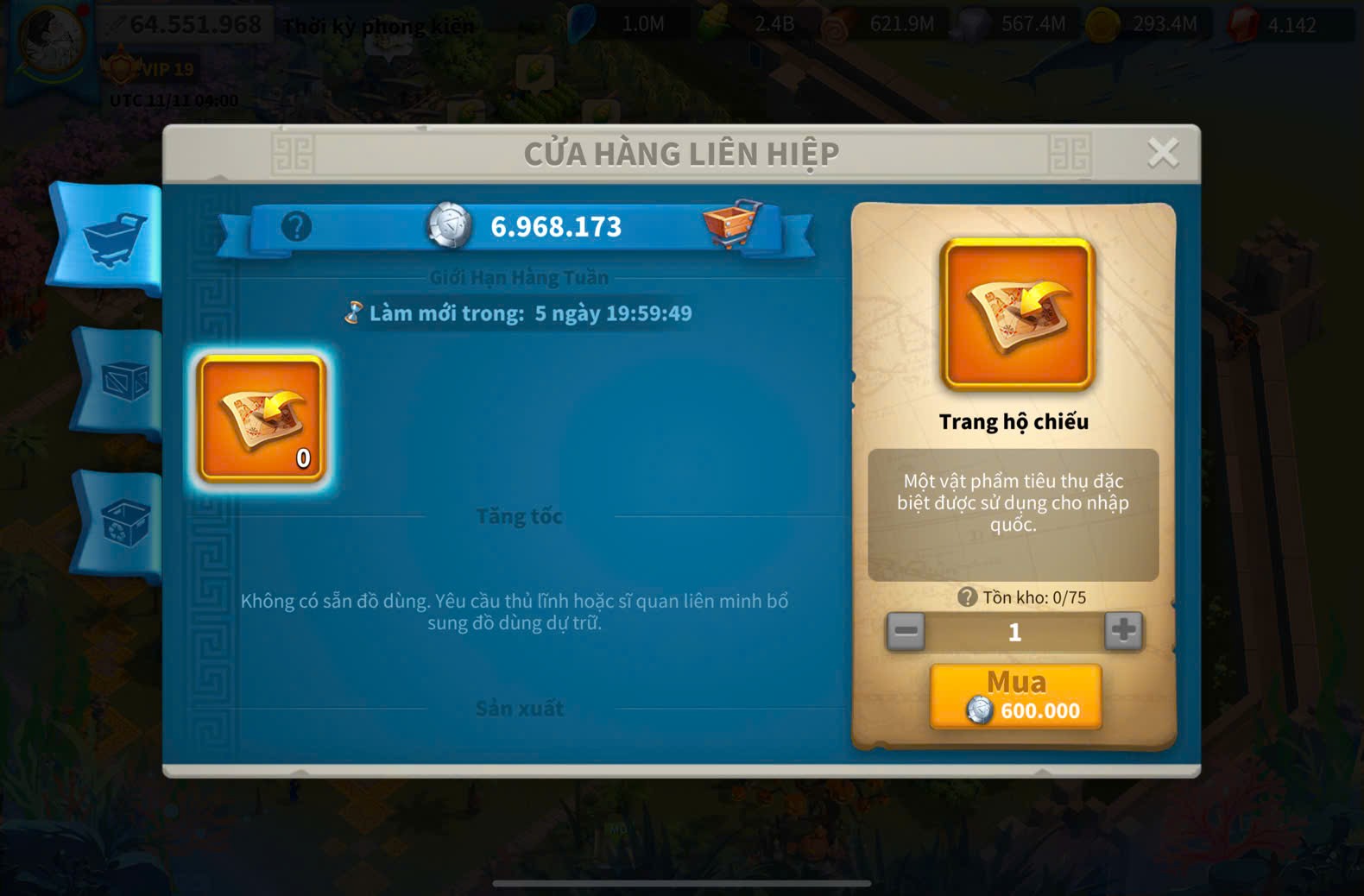
Task: Switch to the recycle box tab
Action: click(122, 523)
